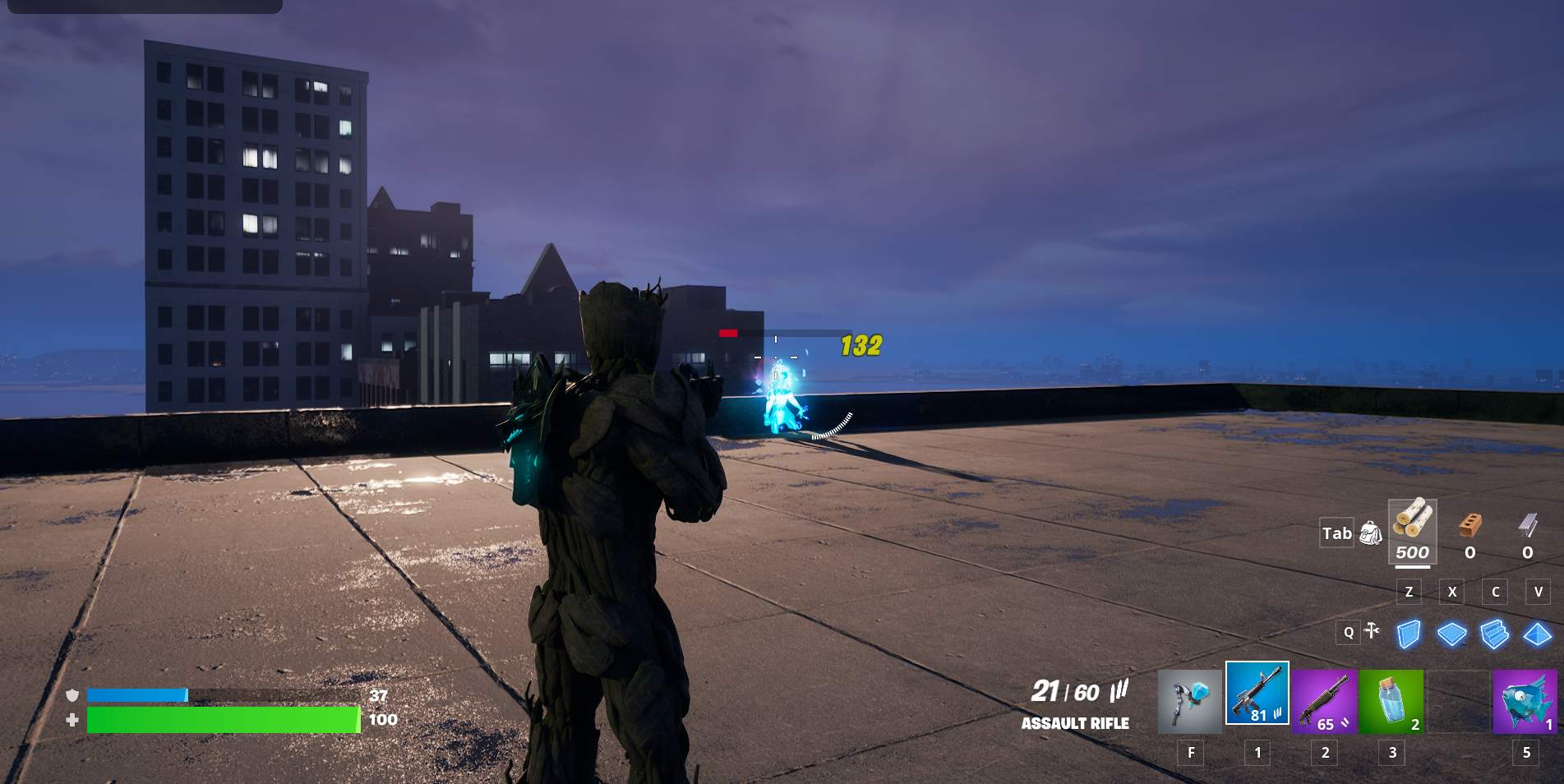
Task: Select the Flopper fish in slot 5
Action: (x=1525, y=699)
